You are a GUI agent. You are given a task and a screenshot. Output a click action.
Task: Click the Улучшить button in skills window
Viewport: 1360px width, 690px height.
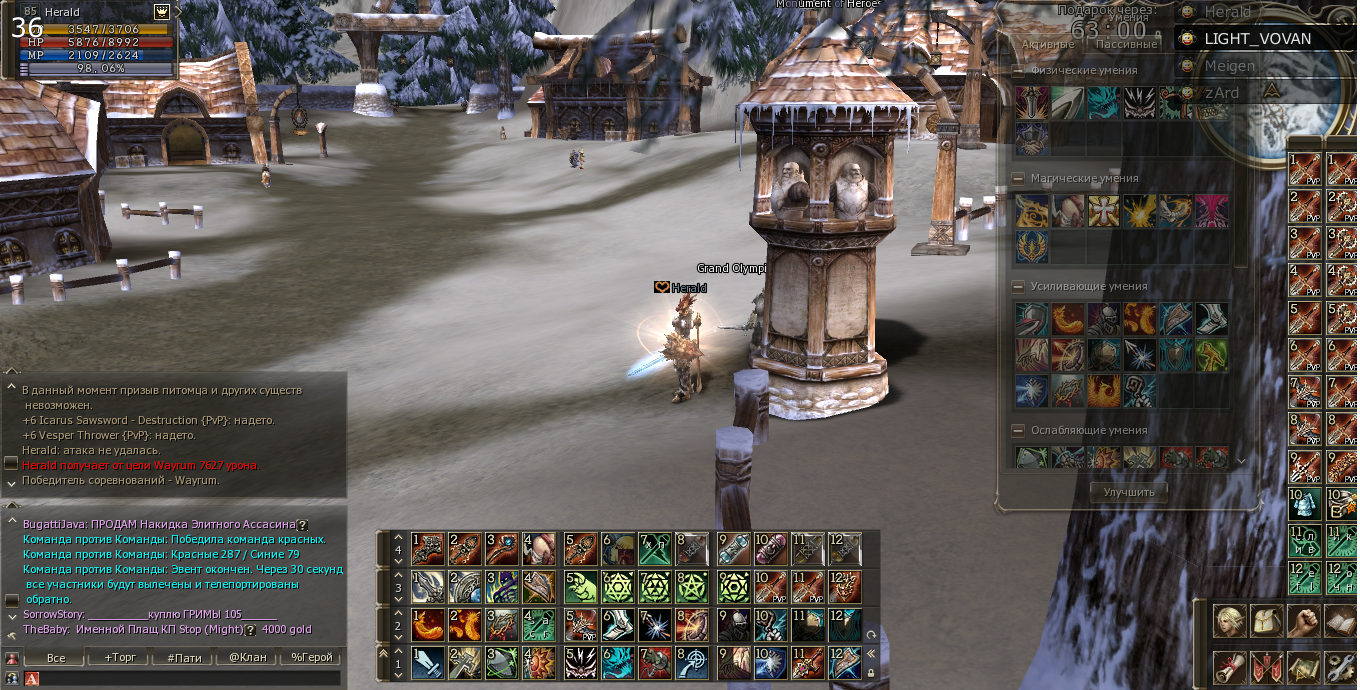coord(1128,491)
